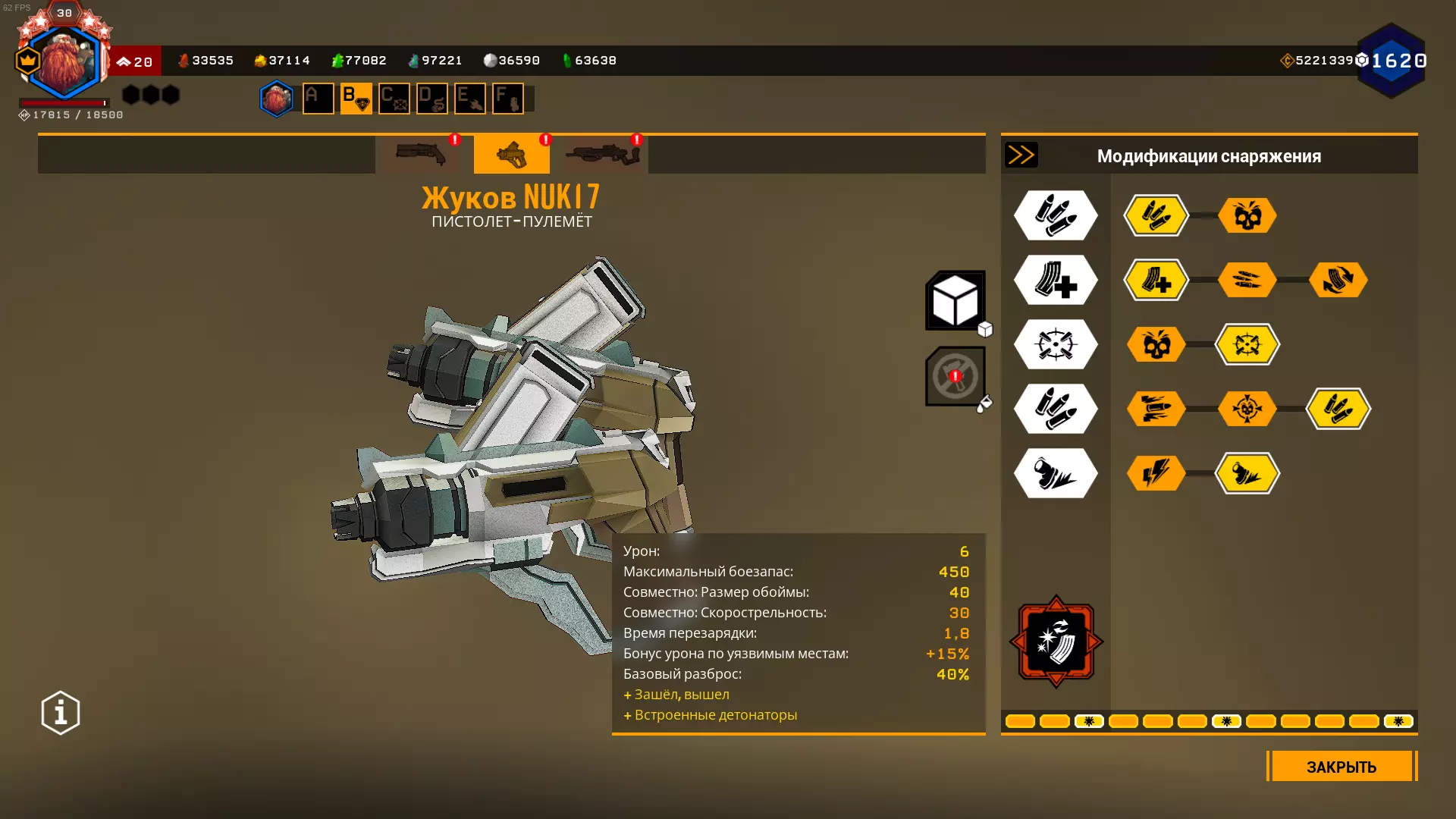The width and height of the screenshot is (1456, 819).
Task: Open the weapon framework cube icon
Action: pyautogui.click(x=955, y=300)
